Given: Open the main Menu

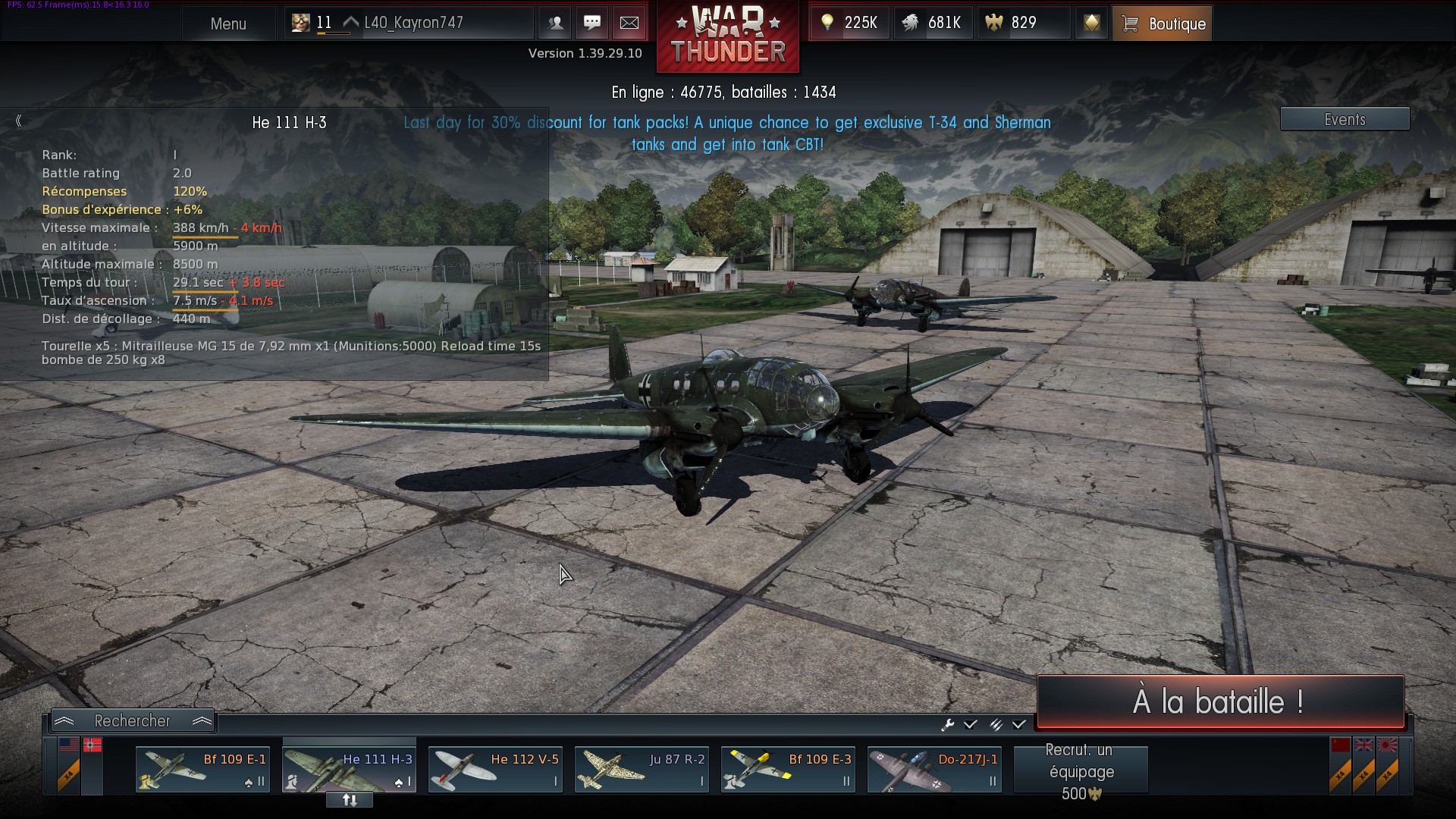Looking at the screenshot, I should [228, 24].
